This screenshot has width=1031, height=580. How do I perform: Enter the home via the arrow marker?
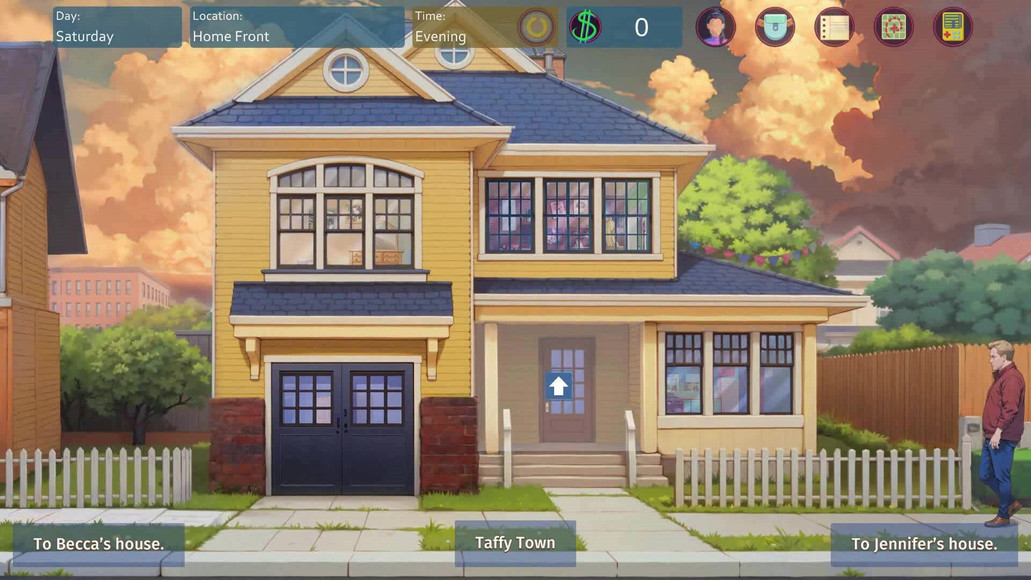pyautogui.click(x=558, y=386)
